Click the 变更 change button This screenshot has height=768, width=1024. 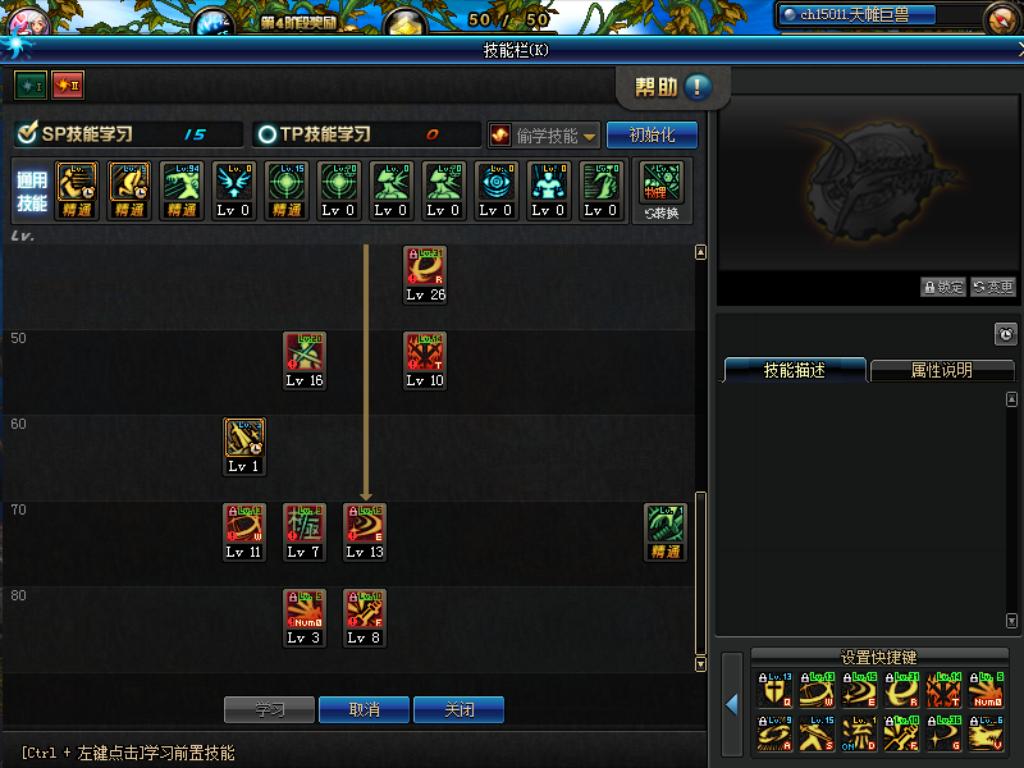(993, 287)
